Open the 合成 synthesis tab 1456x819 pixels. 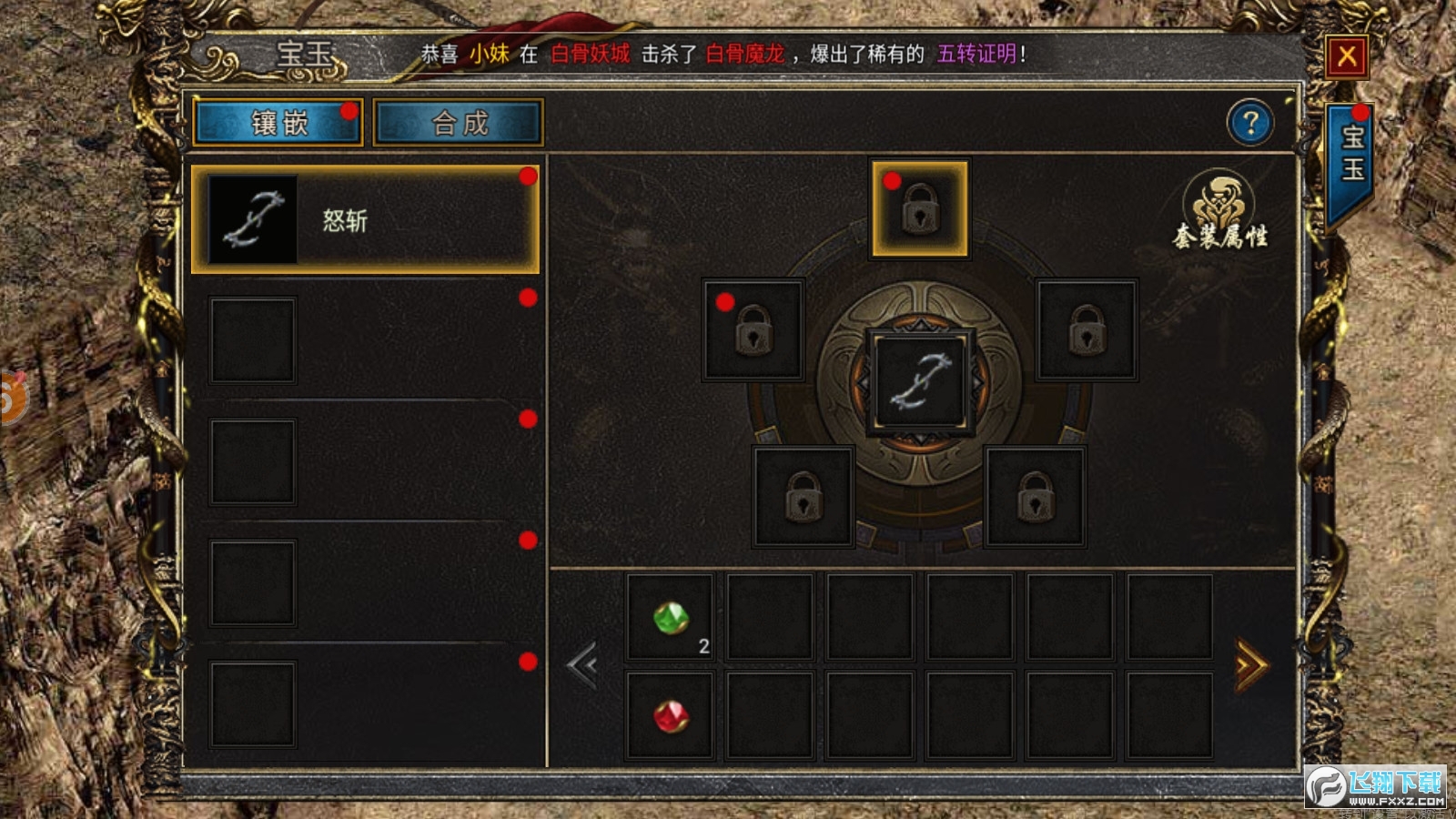[x=459, y=123]
